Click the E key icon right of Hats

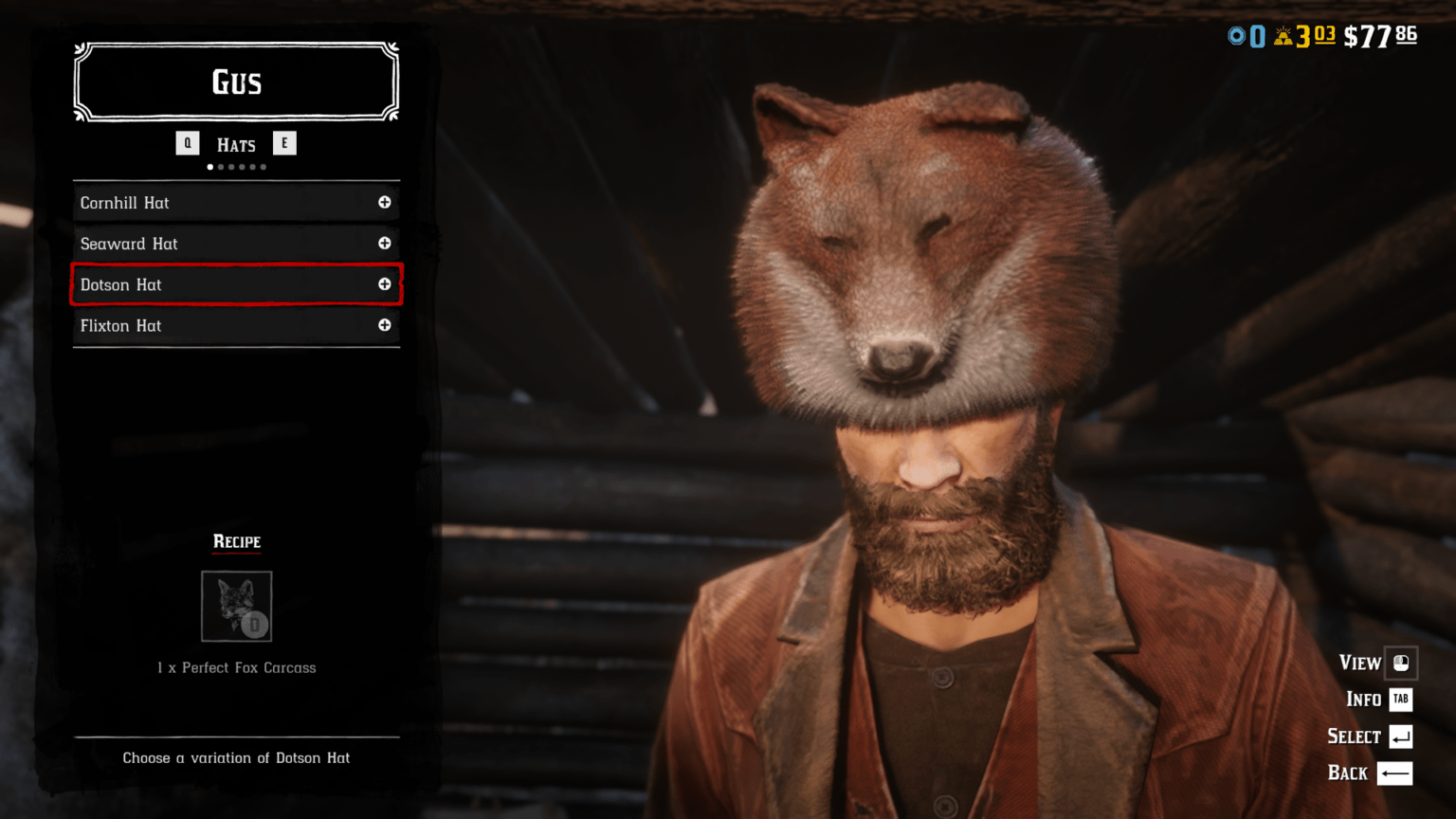[x=284, y=143]
